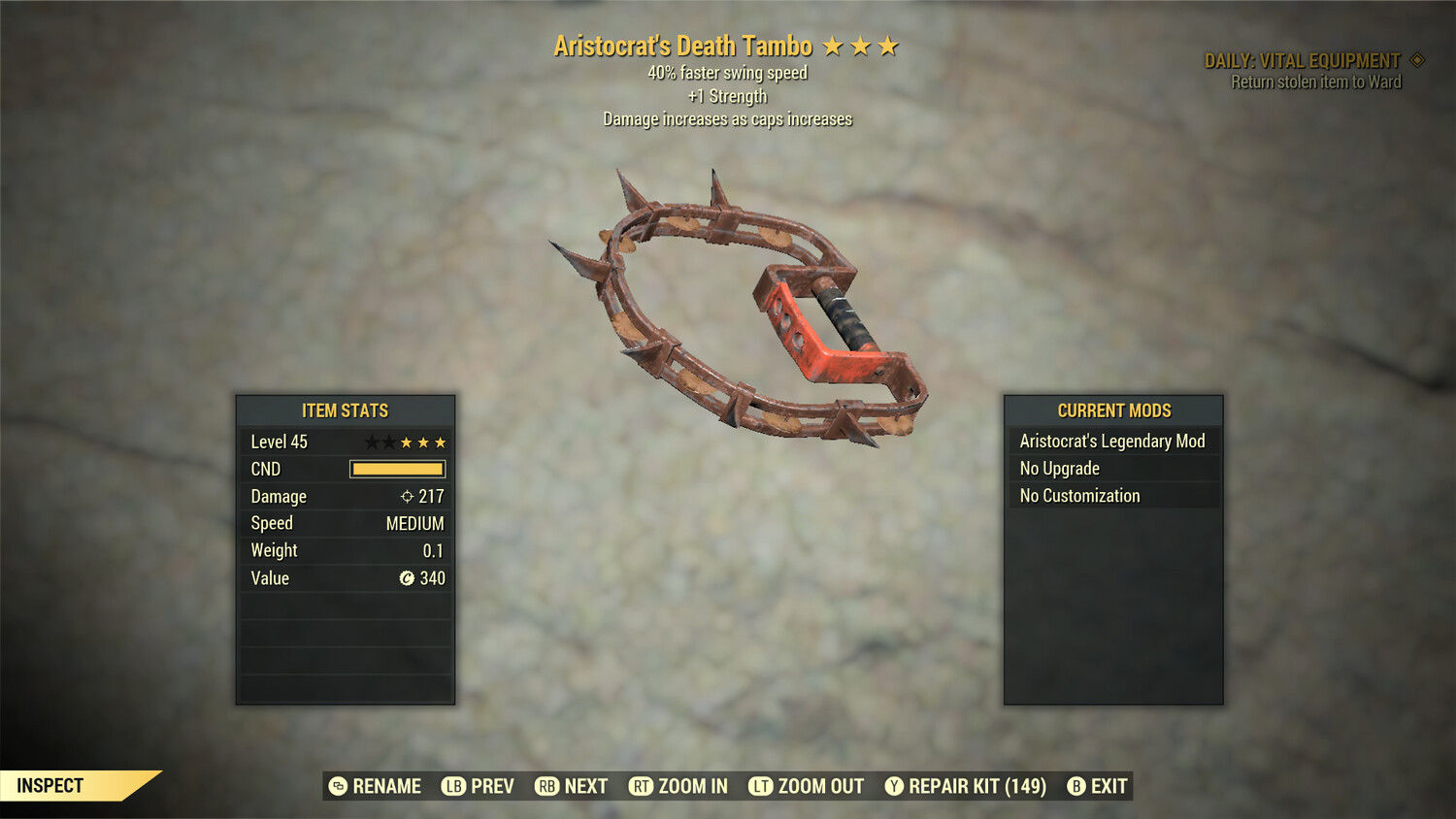Rename the Aristocrat's Death Tambo
1456x819 pixels.
coord(376,786)
